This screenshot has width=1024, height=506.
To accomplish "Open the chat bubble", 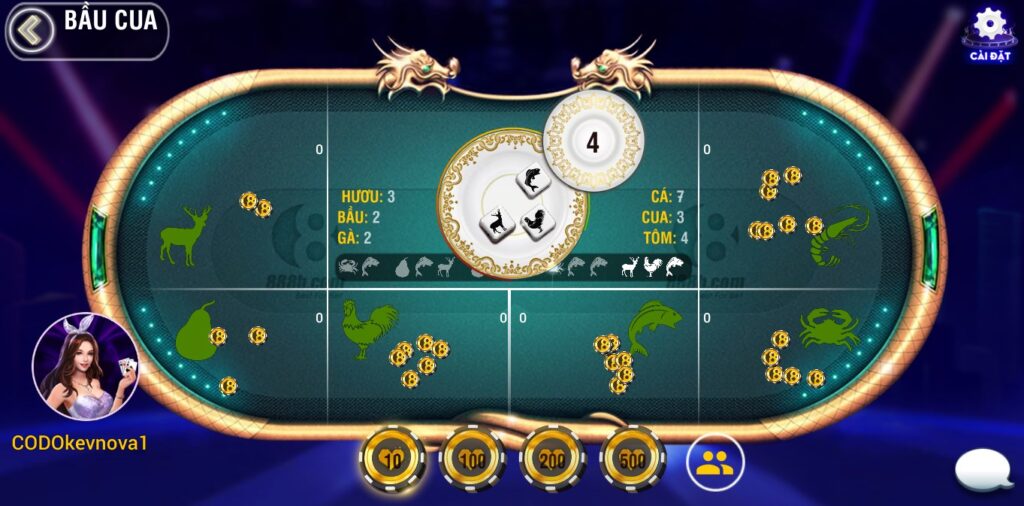I will coord(983,470).
